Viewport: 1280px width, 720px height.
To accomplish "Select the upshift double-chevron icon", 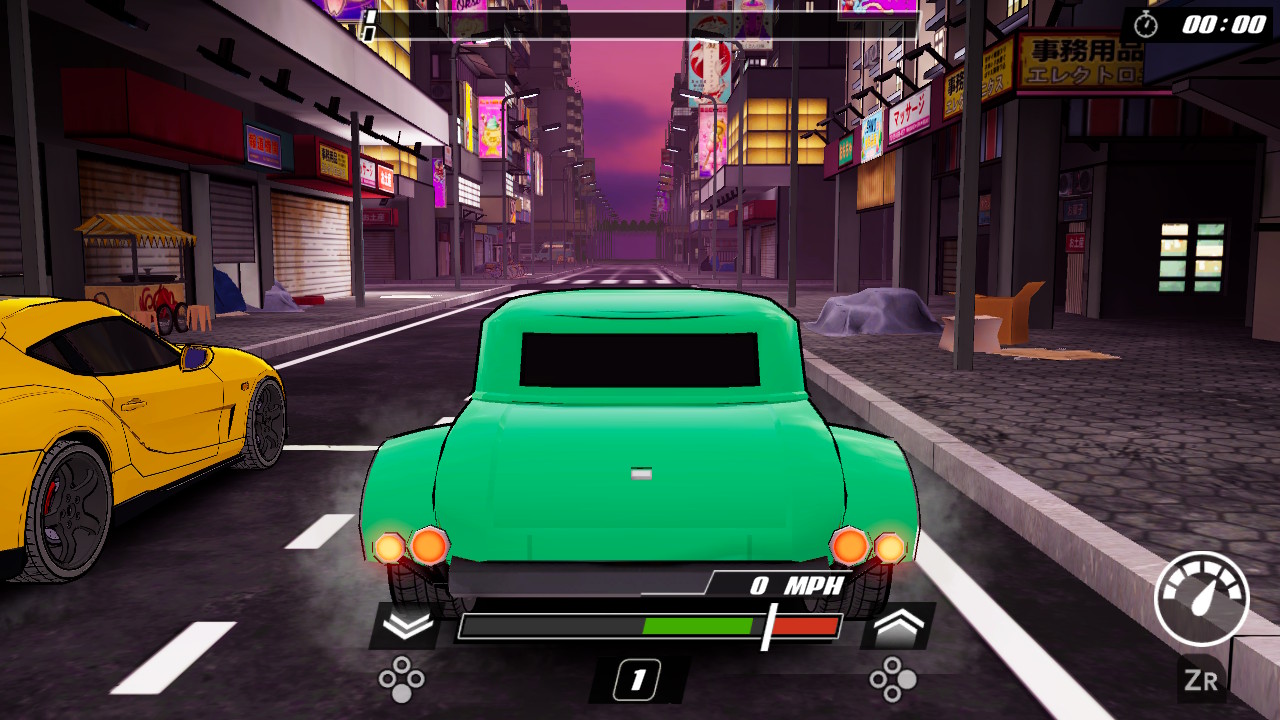I will (899, 624).
